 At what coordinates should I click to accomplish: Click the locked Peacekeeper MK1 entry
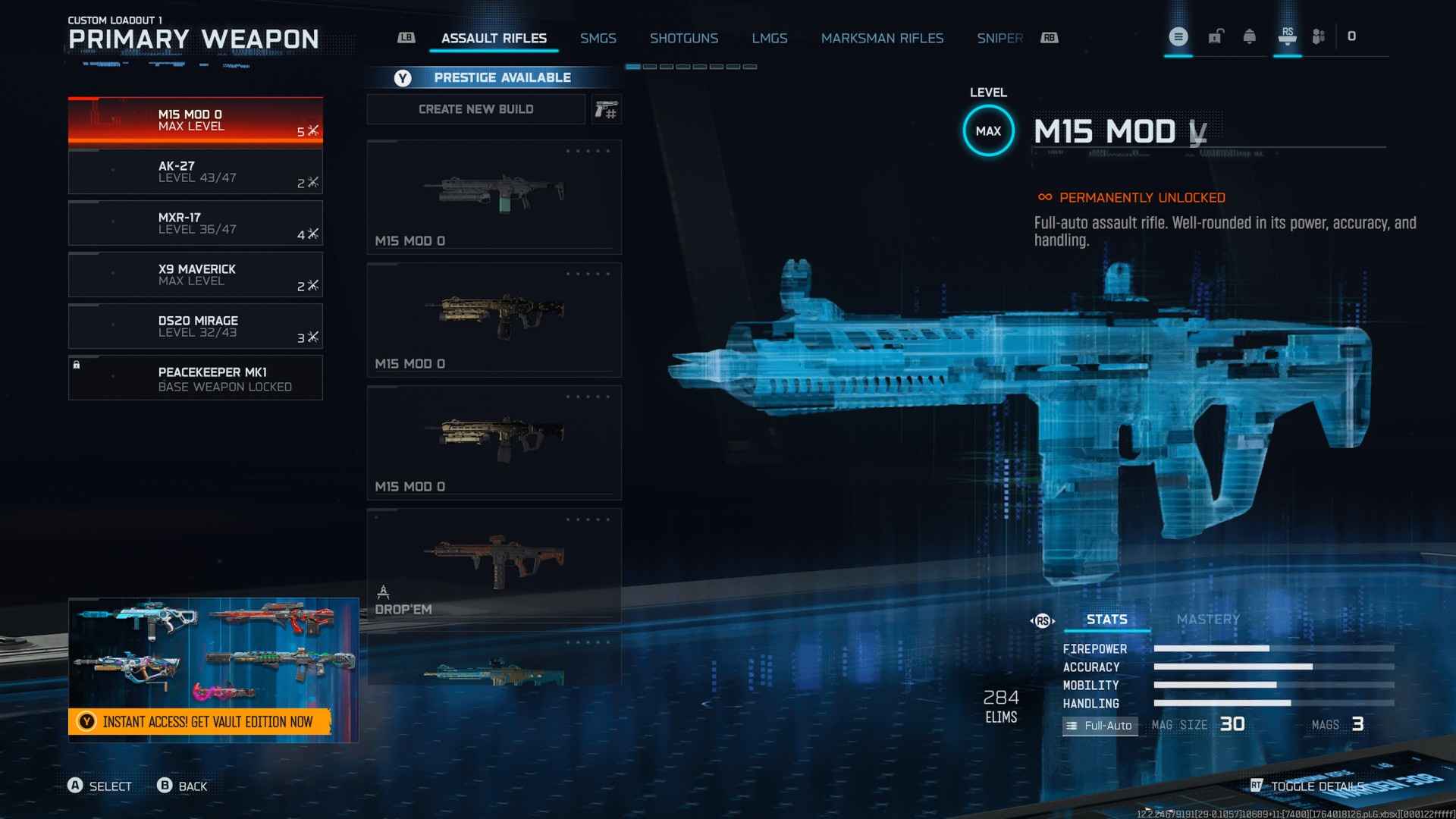(195, 378)
